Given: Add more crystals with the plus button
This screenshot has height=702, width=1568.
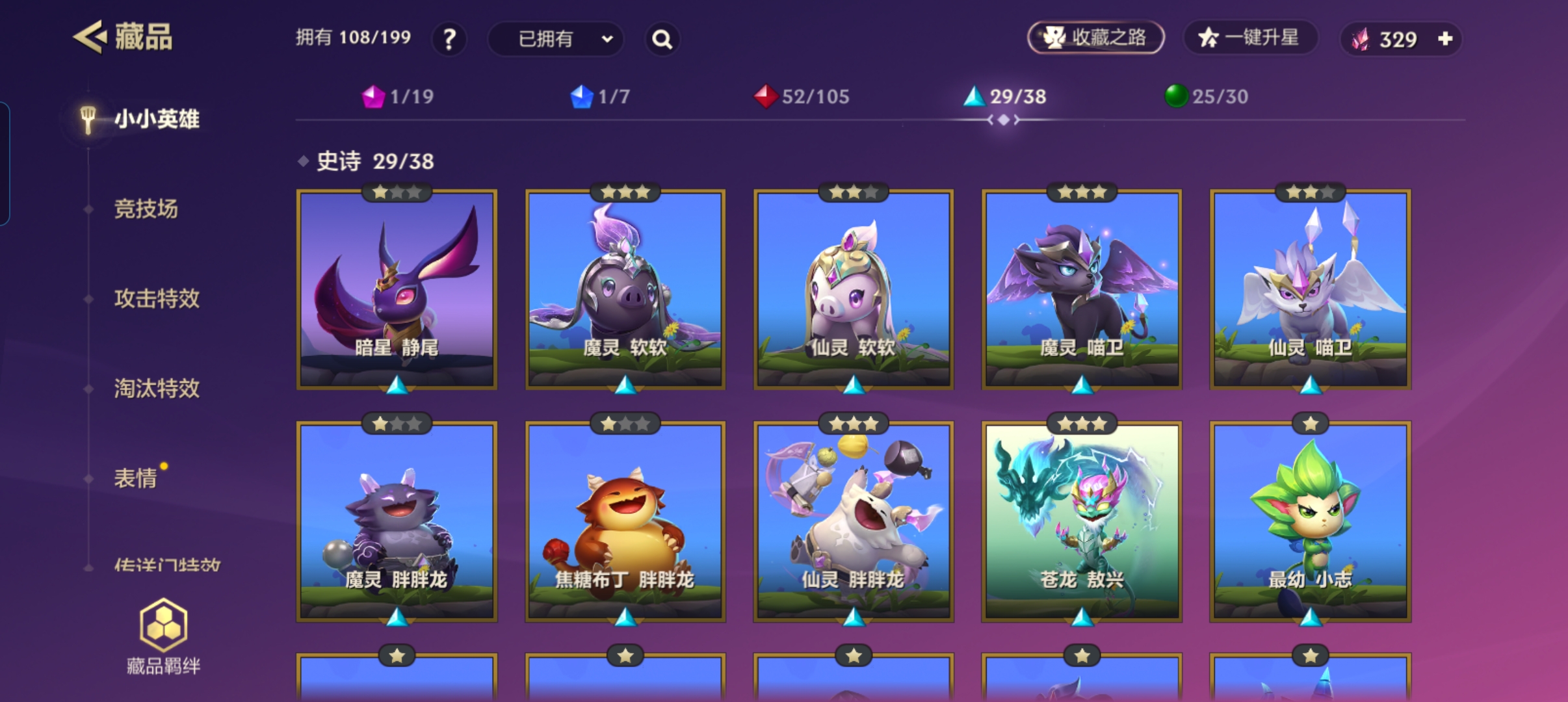Looking at the screenshot, I should coord(1445,39).
